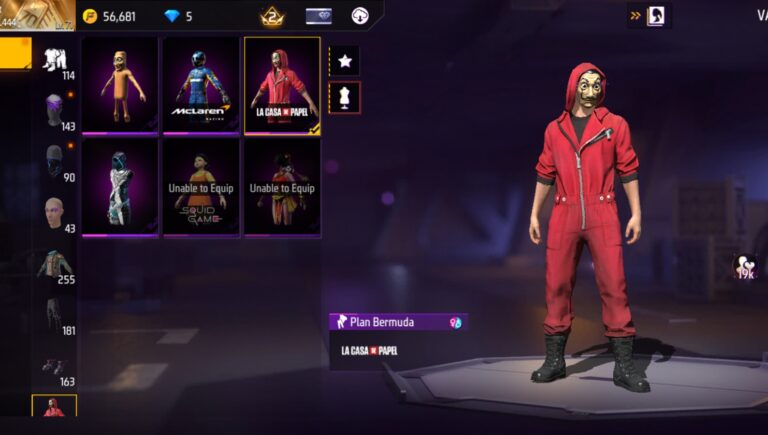Pick the white and teal armor outfit

[120, 186]
